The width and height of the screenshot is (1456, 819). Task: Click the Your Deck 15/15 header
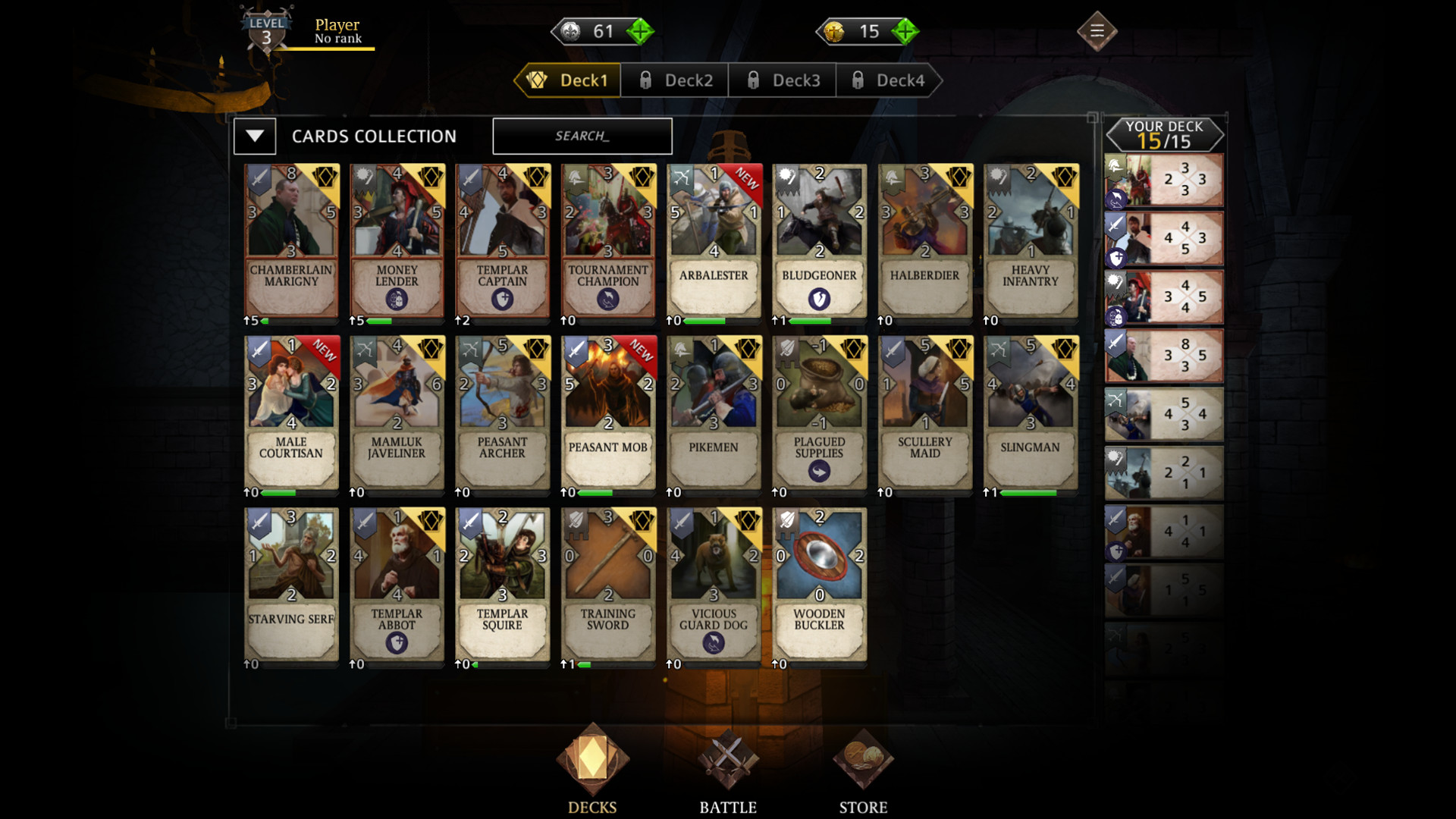pyautogui.click(x=1164, y=134)
